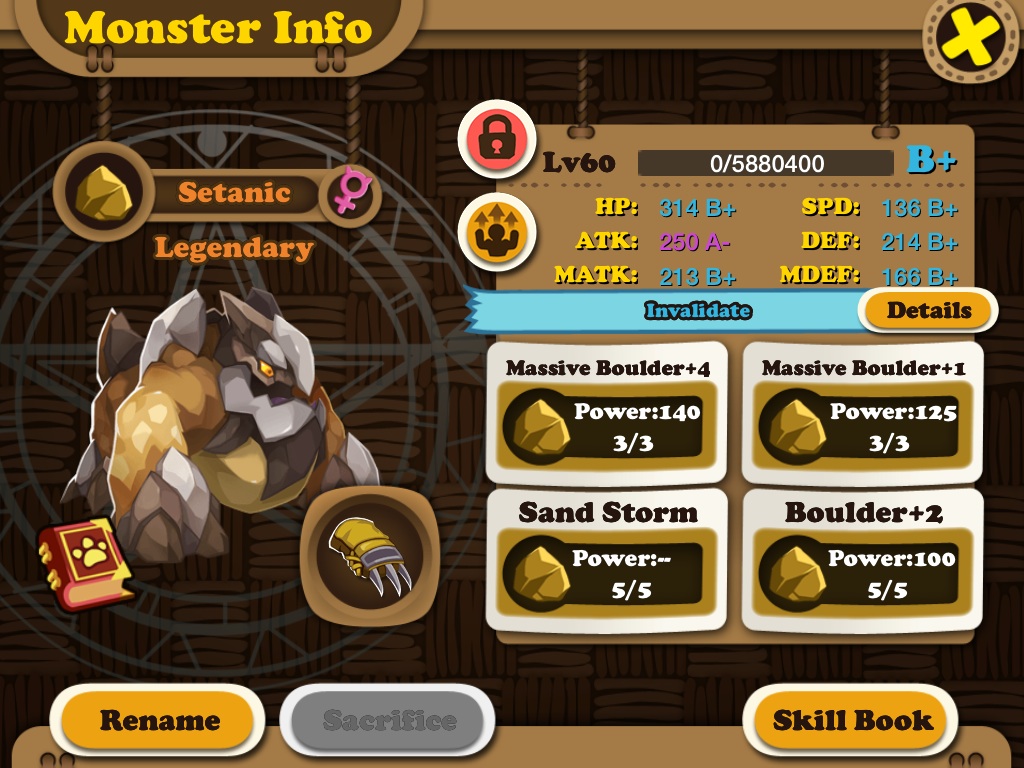1024x768 pixels.
Task: Tap the orange stat boost arrows icon
Action: [x=497, y=232]
